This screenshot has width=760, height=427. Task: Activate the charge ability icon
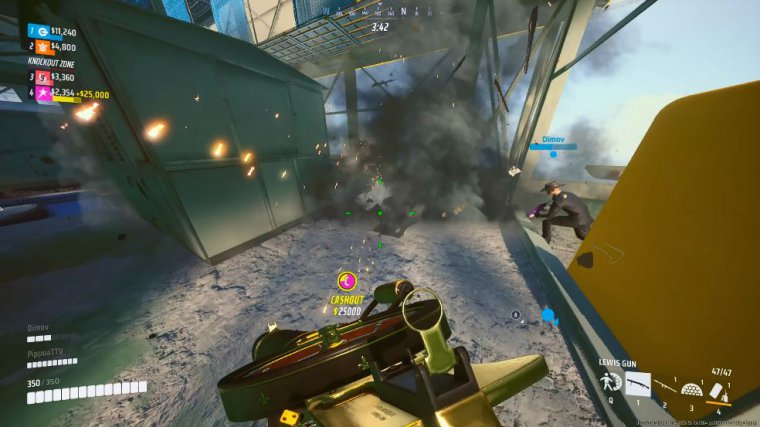[609, 383]
